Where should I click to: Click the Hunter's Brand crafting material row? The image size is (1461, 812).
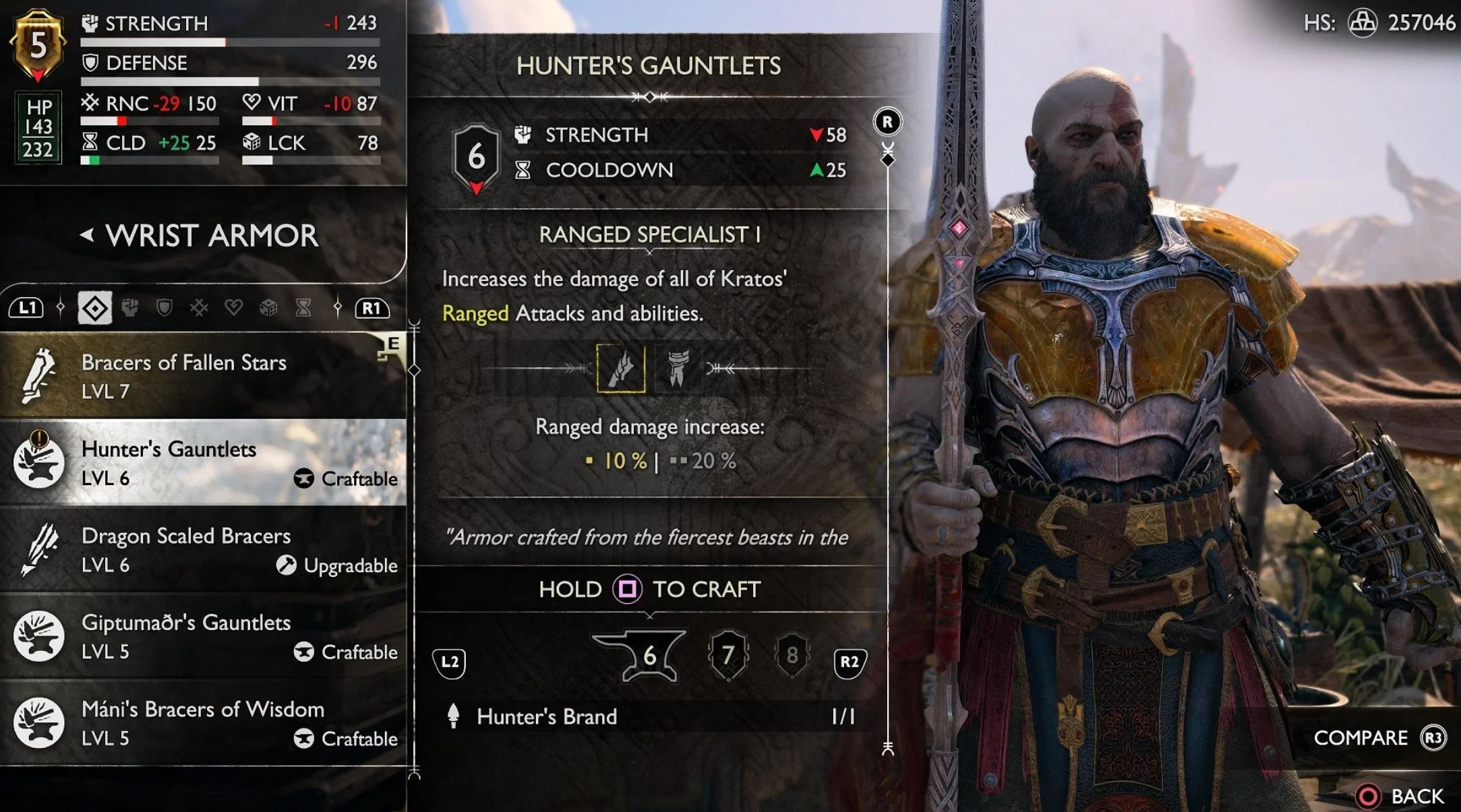pos(651,716)
